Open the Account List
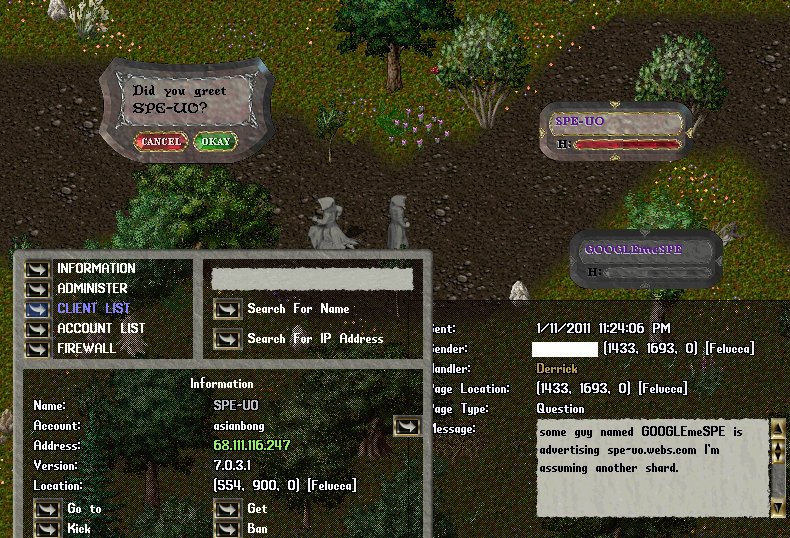This screenshot has height=538, width=790. [x=38, y=329]
